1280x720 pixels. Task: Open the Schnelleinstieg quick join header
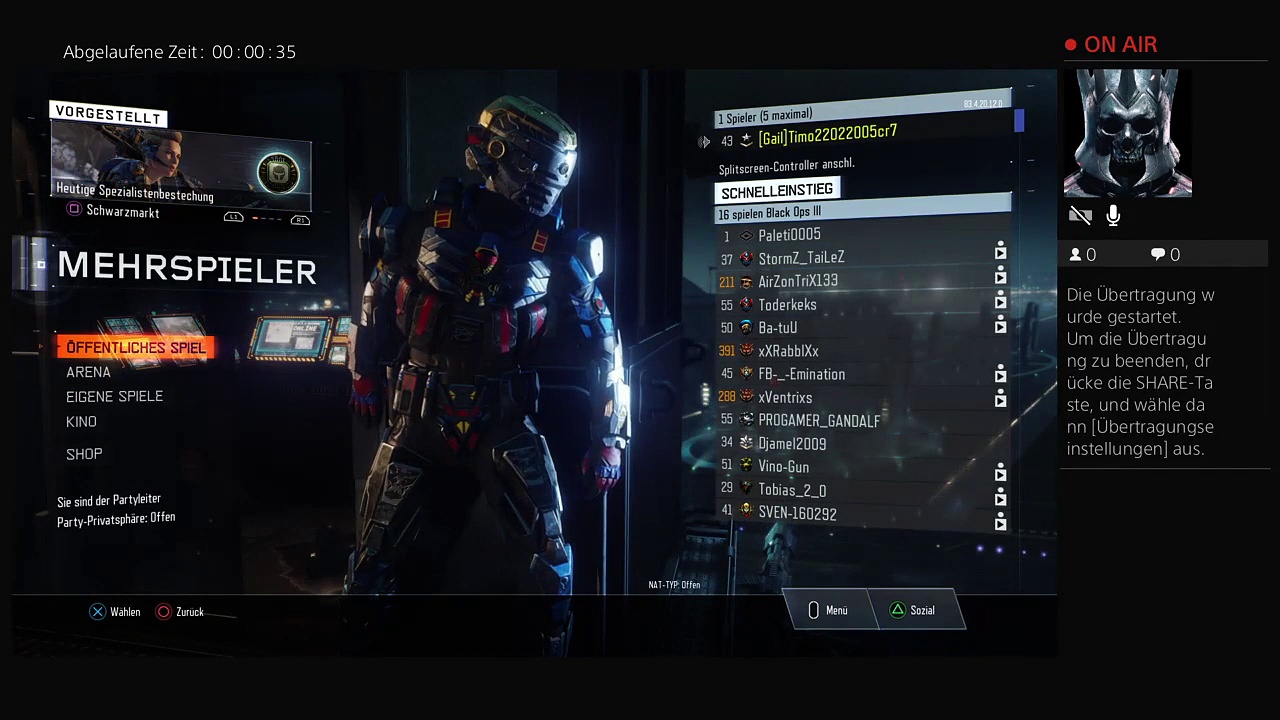point(777,190)
